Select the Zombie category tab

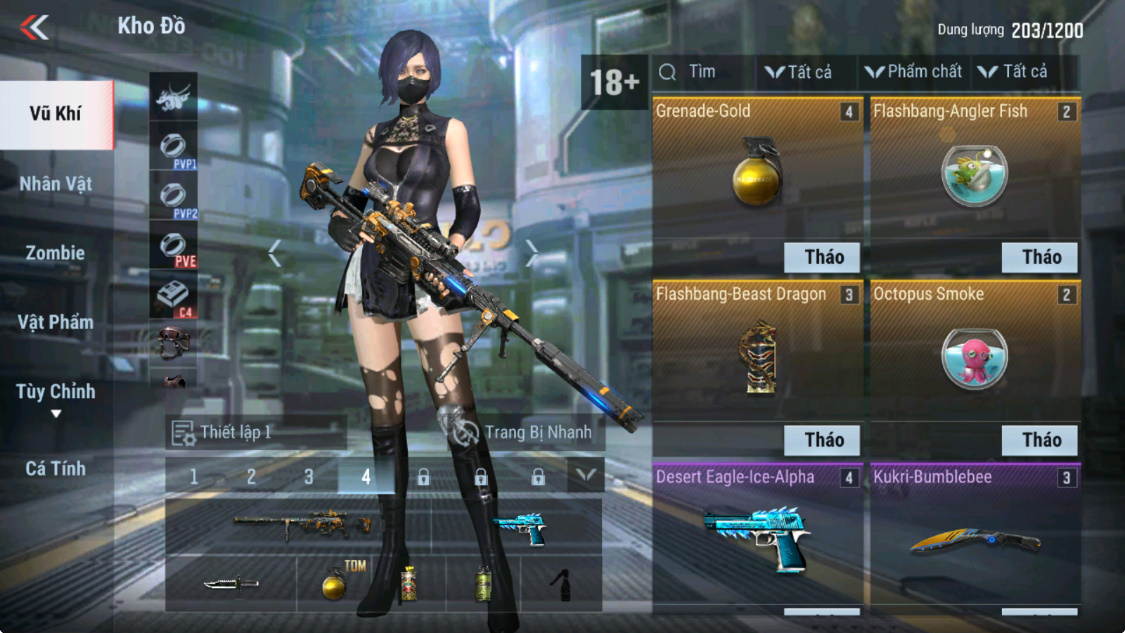click(x=55, y=253)
